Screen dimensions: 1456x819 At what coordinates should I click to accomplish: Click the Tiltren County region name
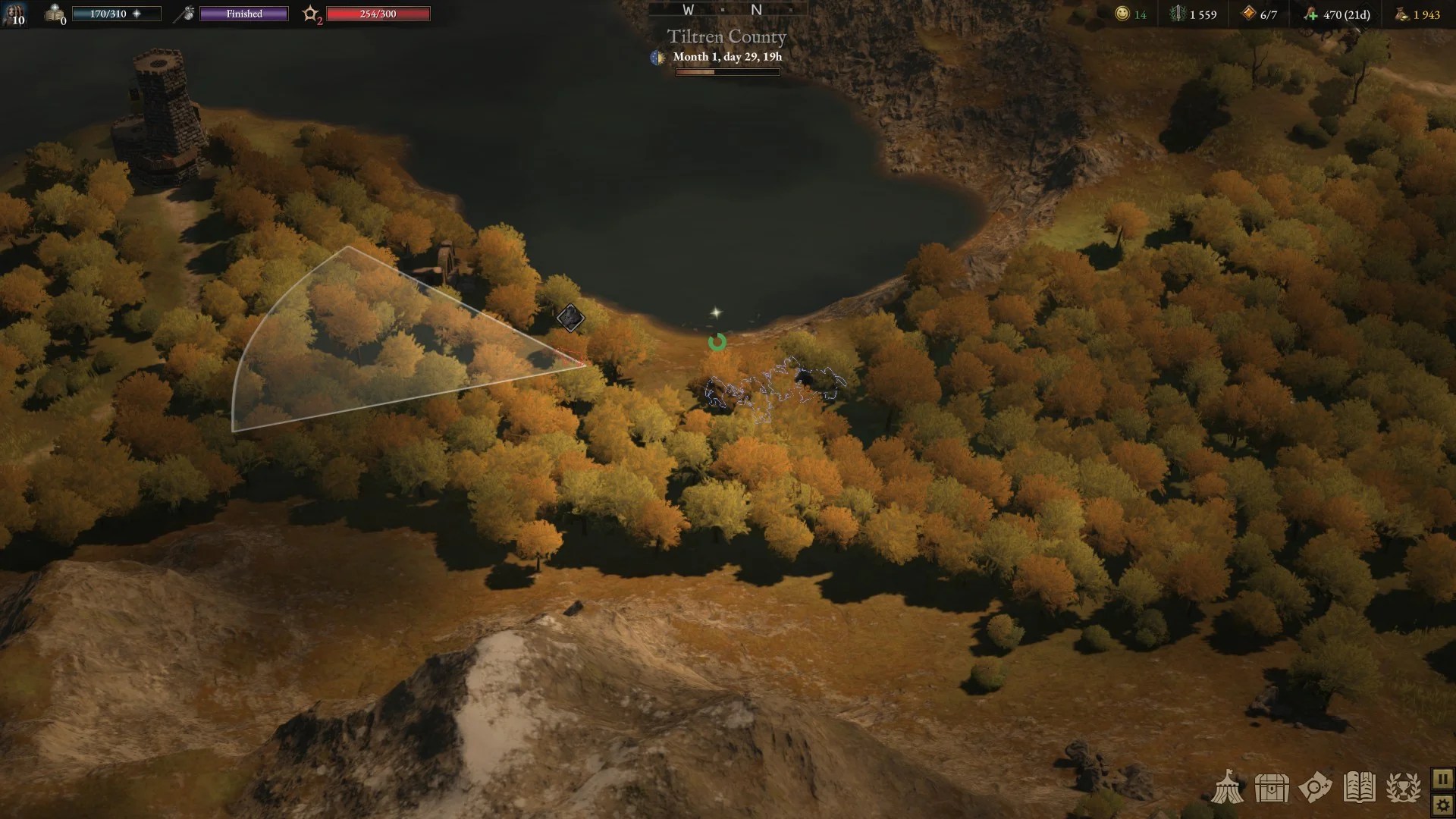point(726,36)
